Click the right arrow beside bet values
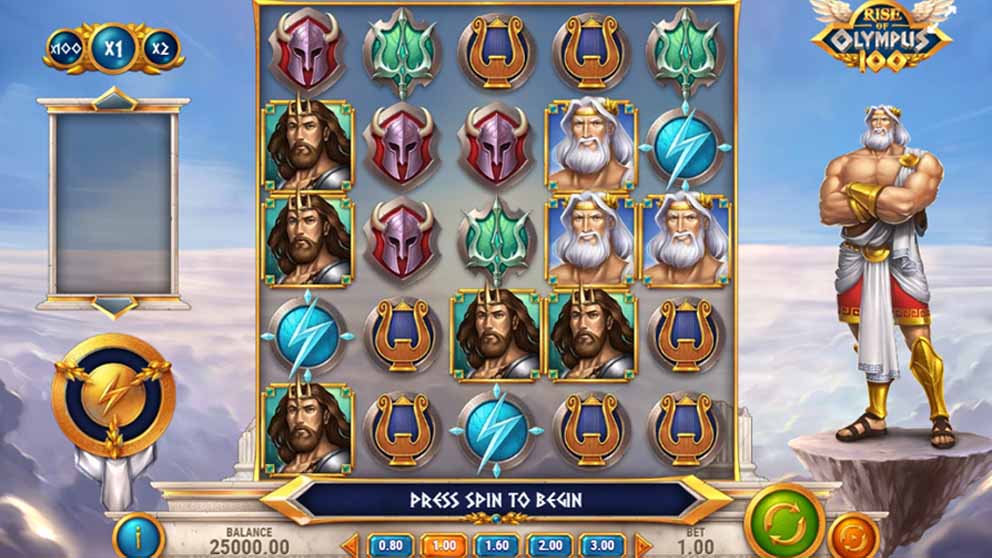The image size is (992, 558). (x=641, y=546)
